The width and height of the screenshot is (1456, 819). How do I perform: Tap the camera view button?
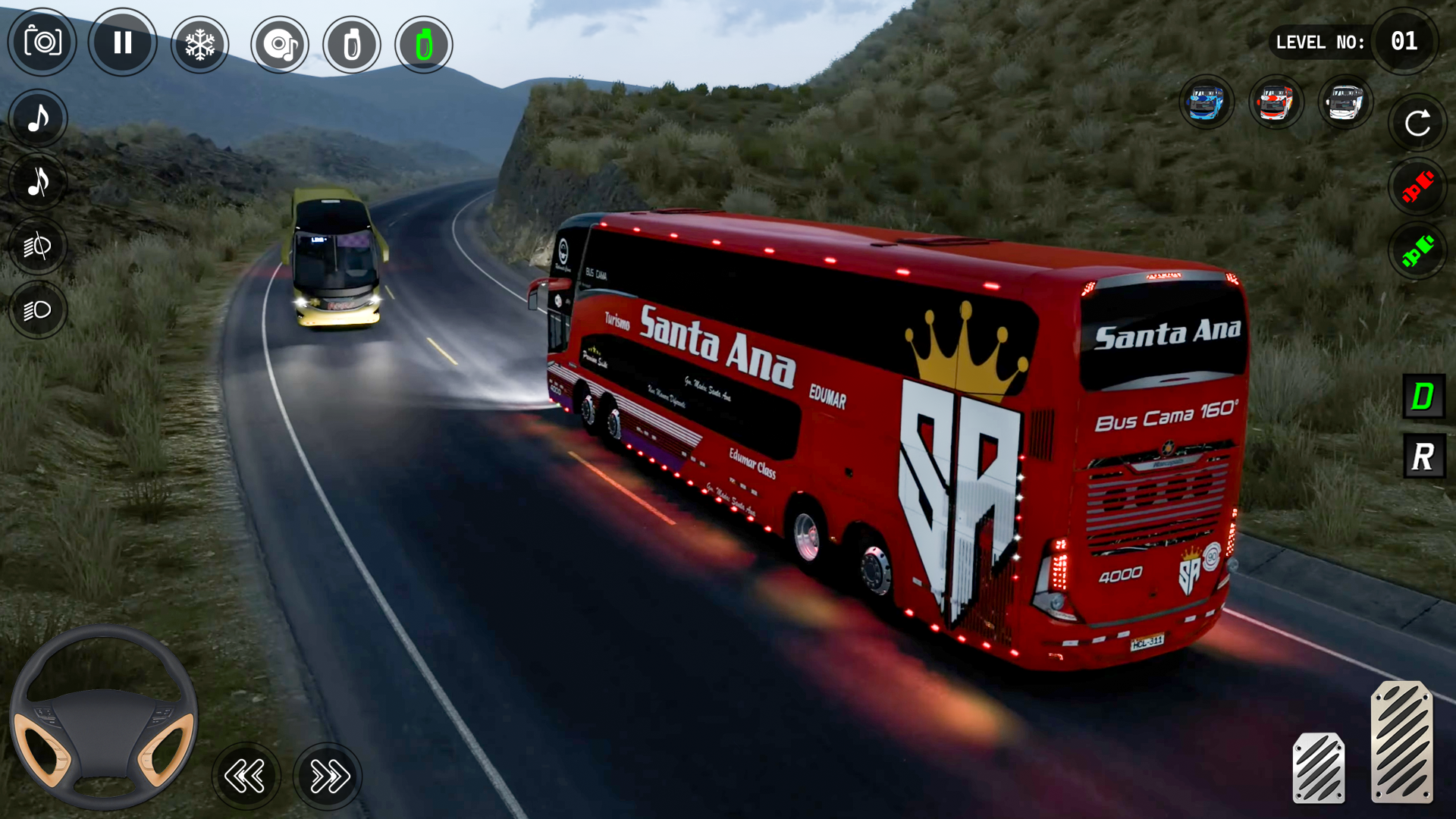tap(42, 42)
